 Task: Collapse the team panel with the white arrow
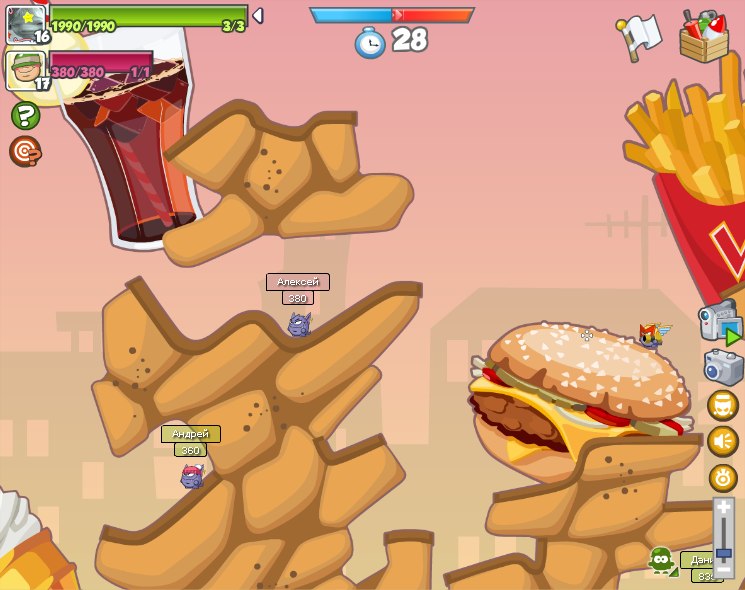click(258, 15)
